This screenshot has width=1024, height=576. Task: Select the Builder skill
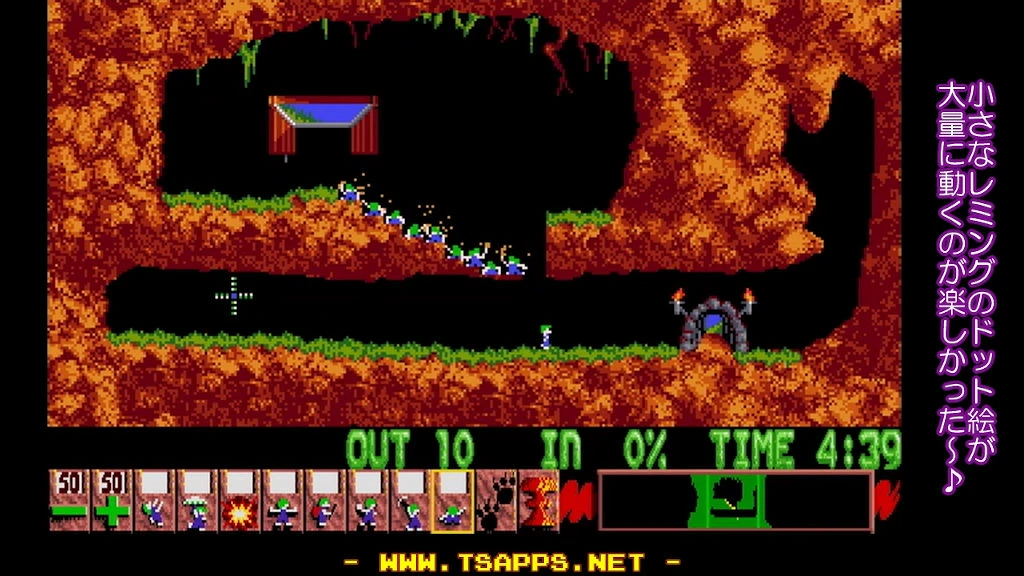coord(325,501)
